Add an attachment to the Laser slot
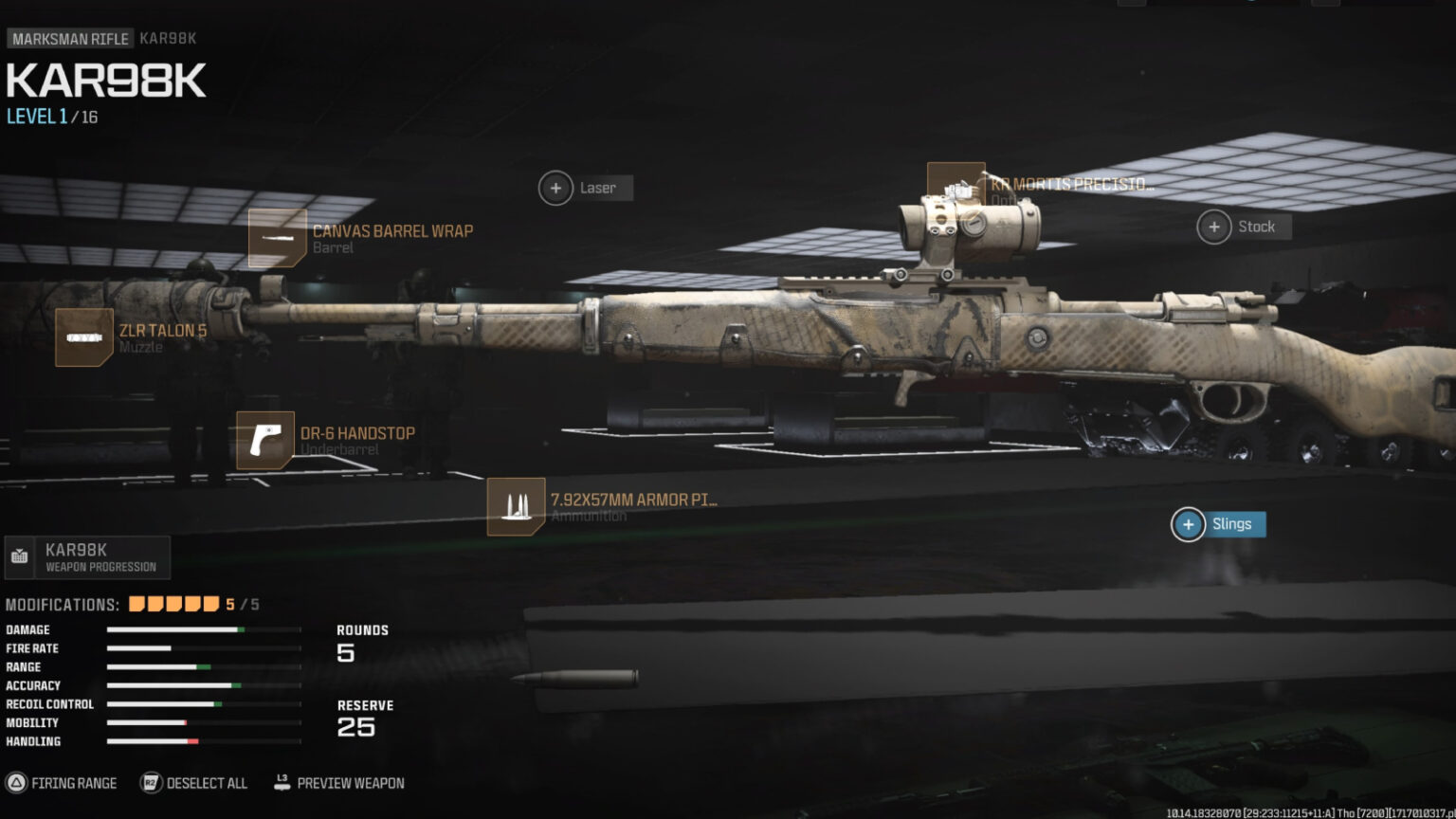This screenshot has width=1456, height=819. [555, 188]
